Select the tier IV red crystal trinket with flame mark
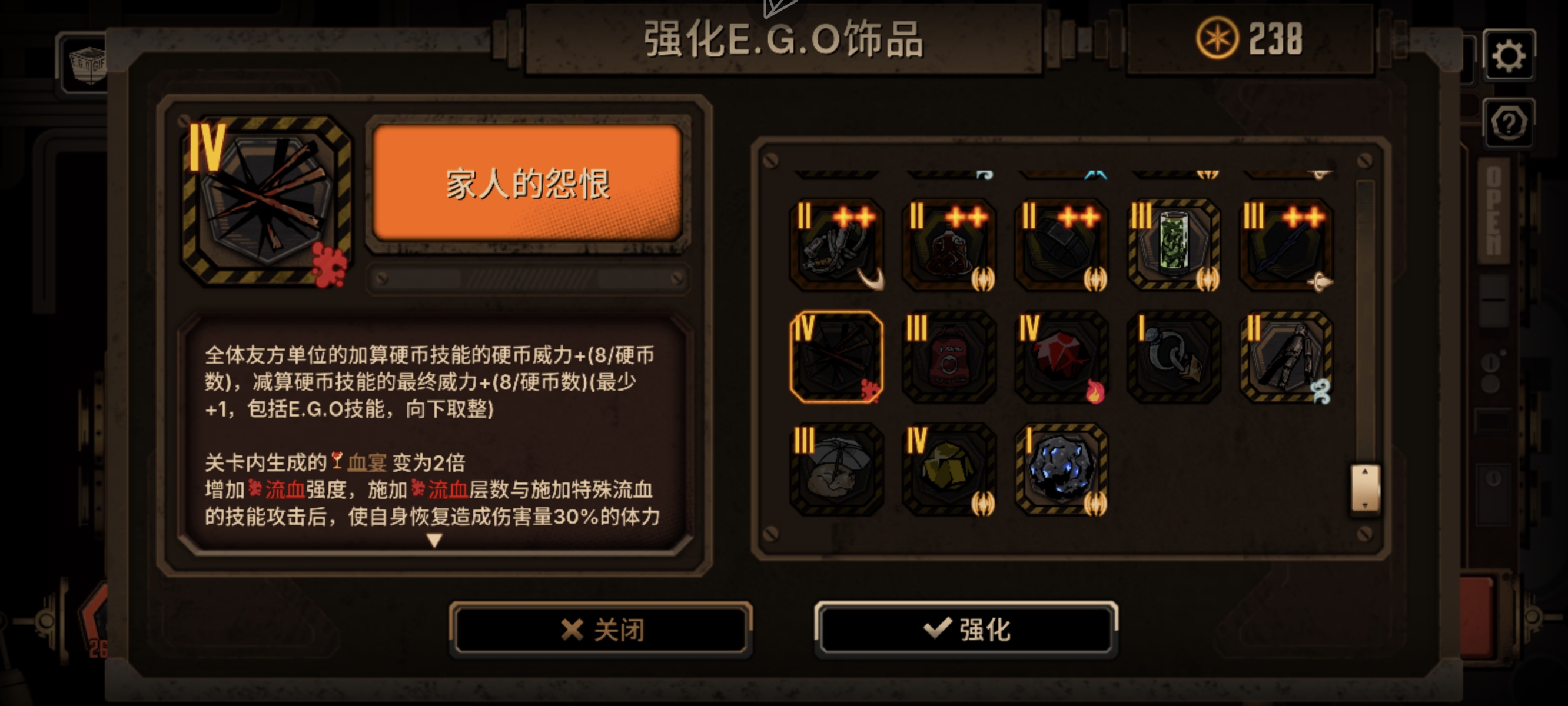Image resolution: width=1568 pixels, height=706 pixels. (x=1062, y=359)
